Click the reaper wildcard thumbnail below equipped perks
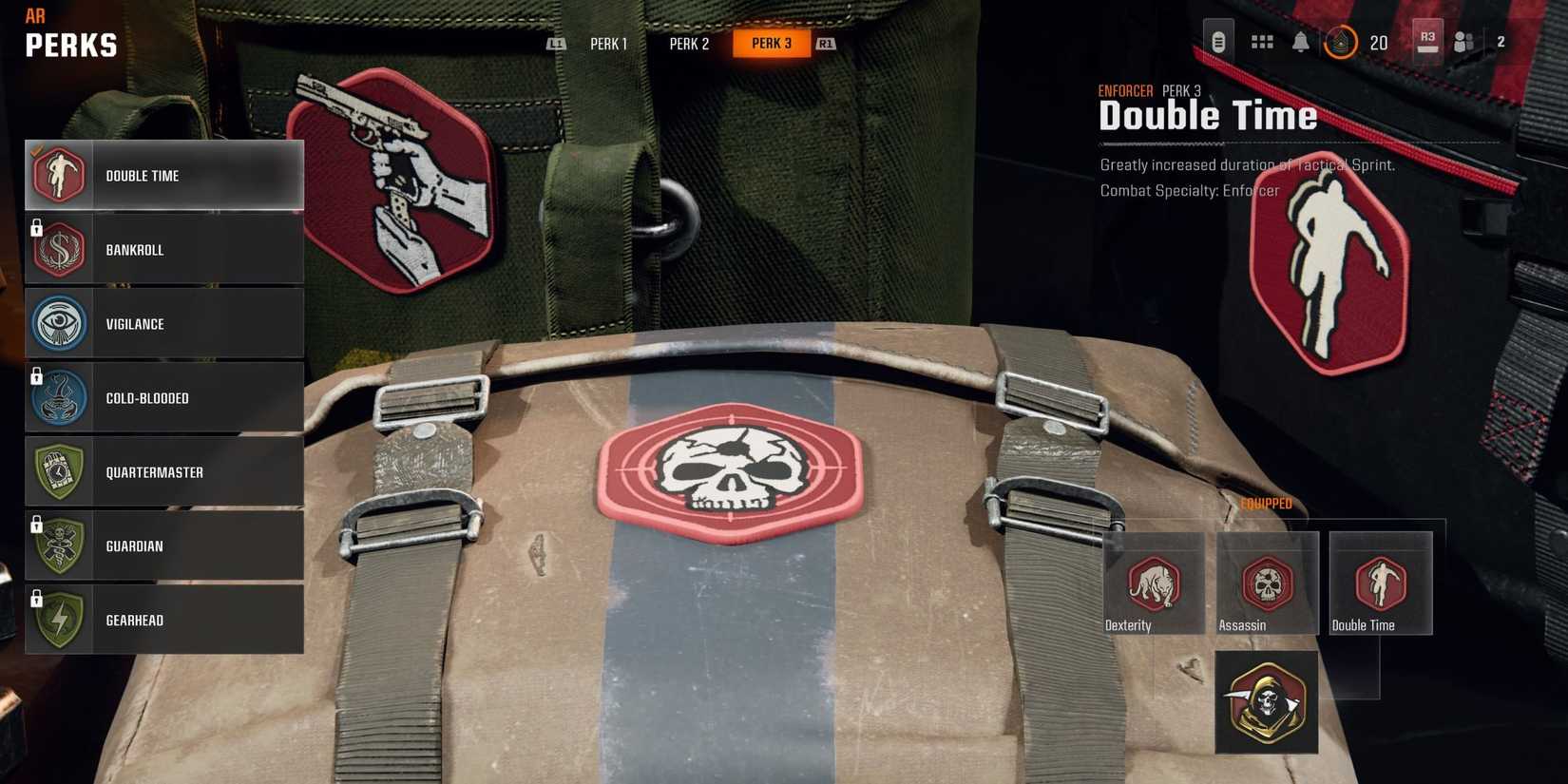Viewport: 1568px width, 784px height. [x=1267, y=703]
